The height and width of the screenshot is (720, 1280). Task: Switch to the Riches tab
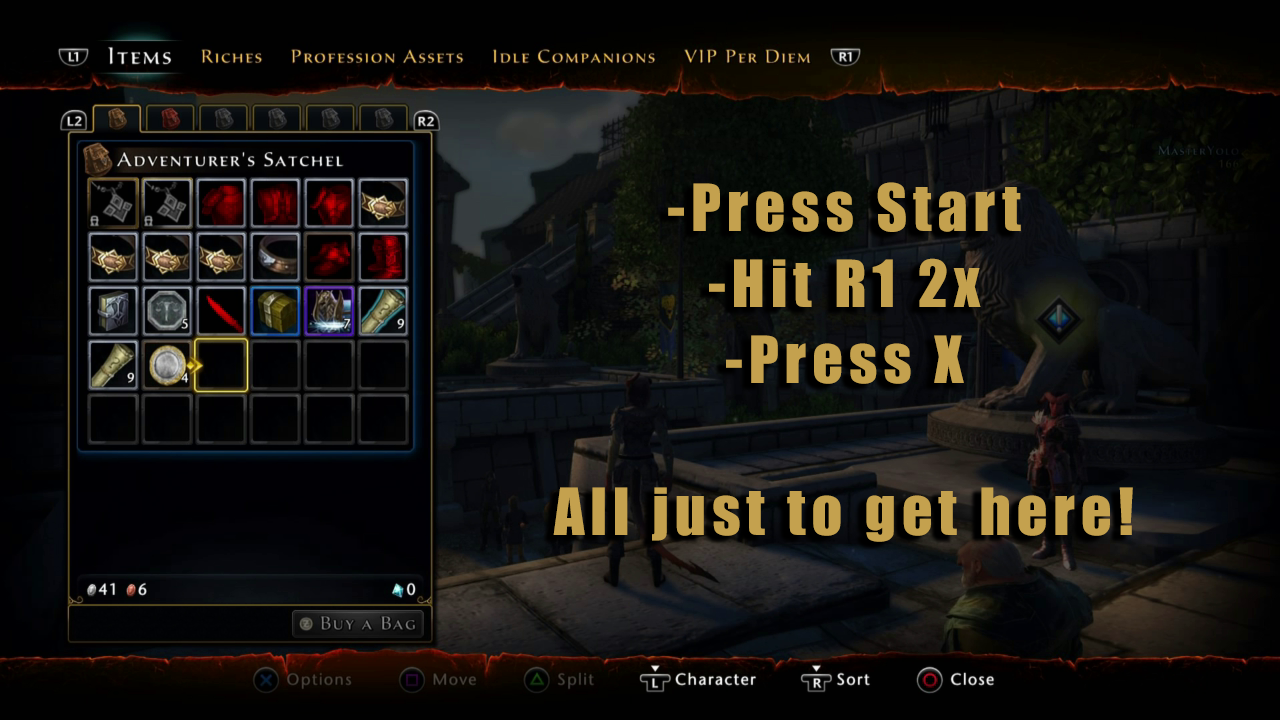tap(231, 57)
